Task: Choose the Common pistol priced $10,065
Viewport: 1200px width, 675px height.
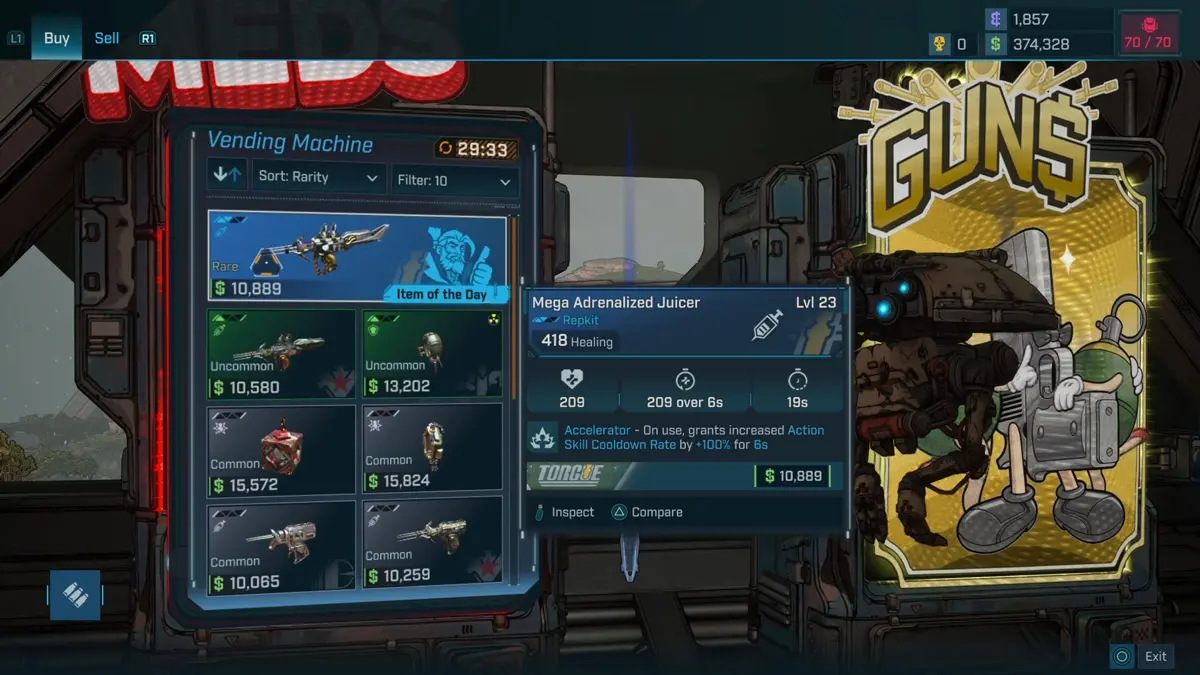Action: tap(282, 545)
